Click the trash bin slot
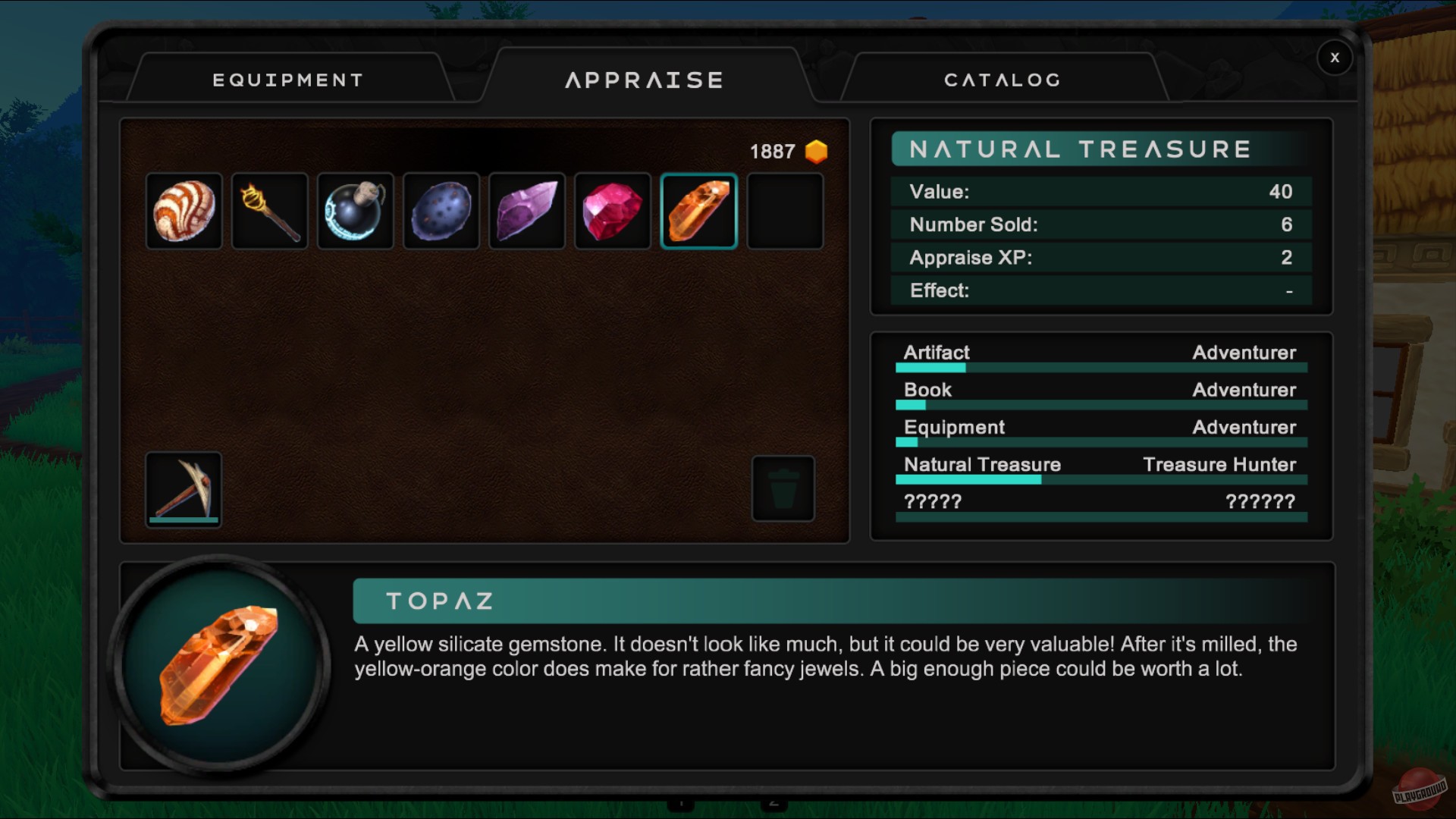Image resolution: width=1456 pixels, height=819 pixels. pyautogui.click(x=783, y=489)
